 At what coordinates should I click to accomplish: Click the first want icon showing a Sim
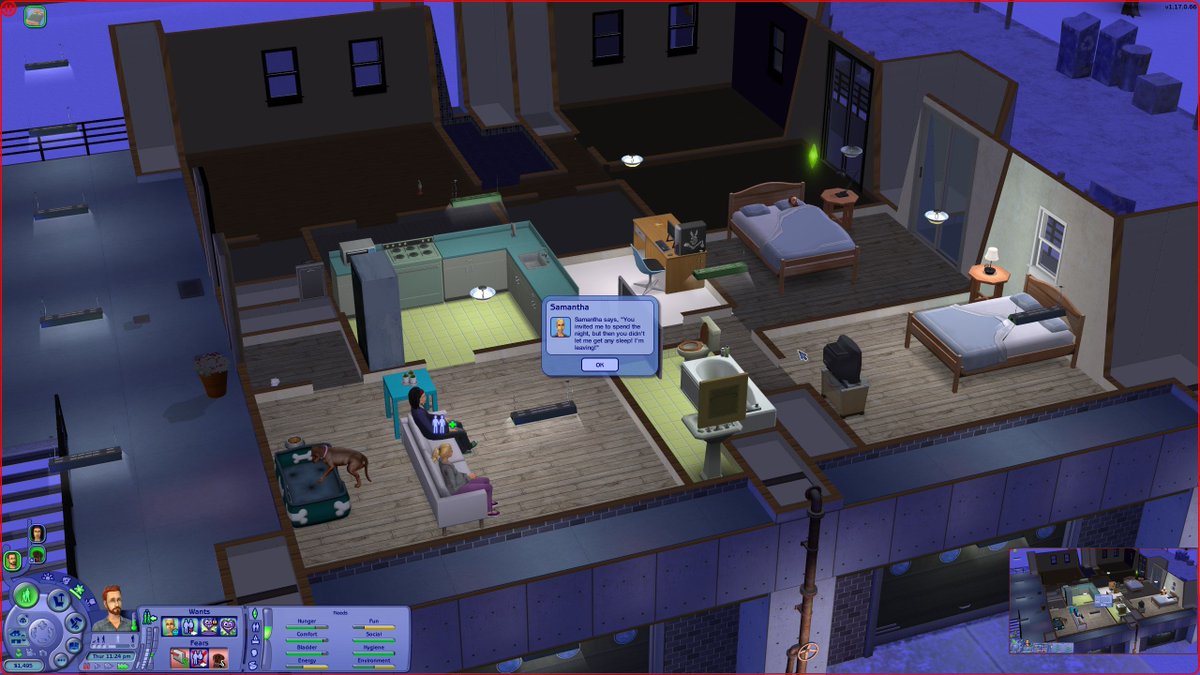(x=171, y=627)
